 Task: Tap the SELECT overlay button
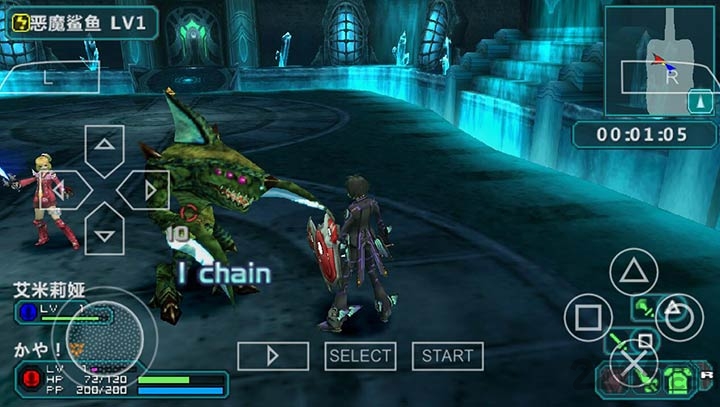(360, 356)
